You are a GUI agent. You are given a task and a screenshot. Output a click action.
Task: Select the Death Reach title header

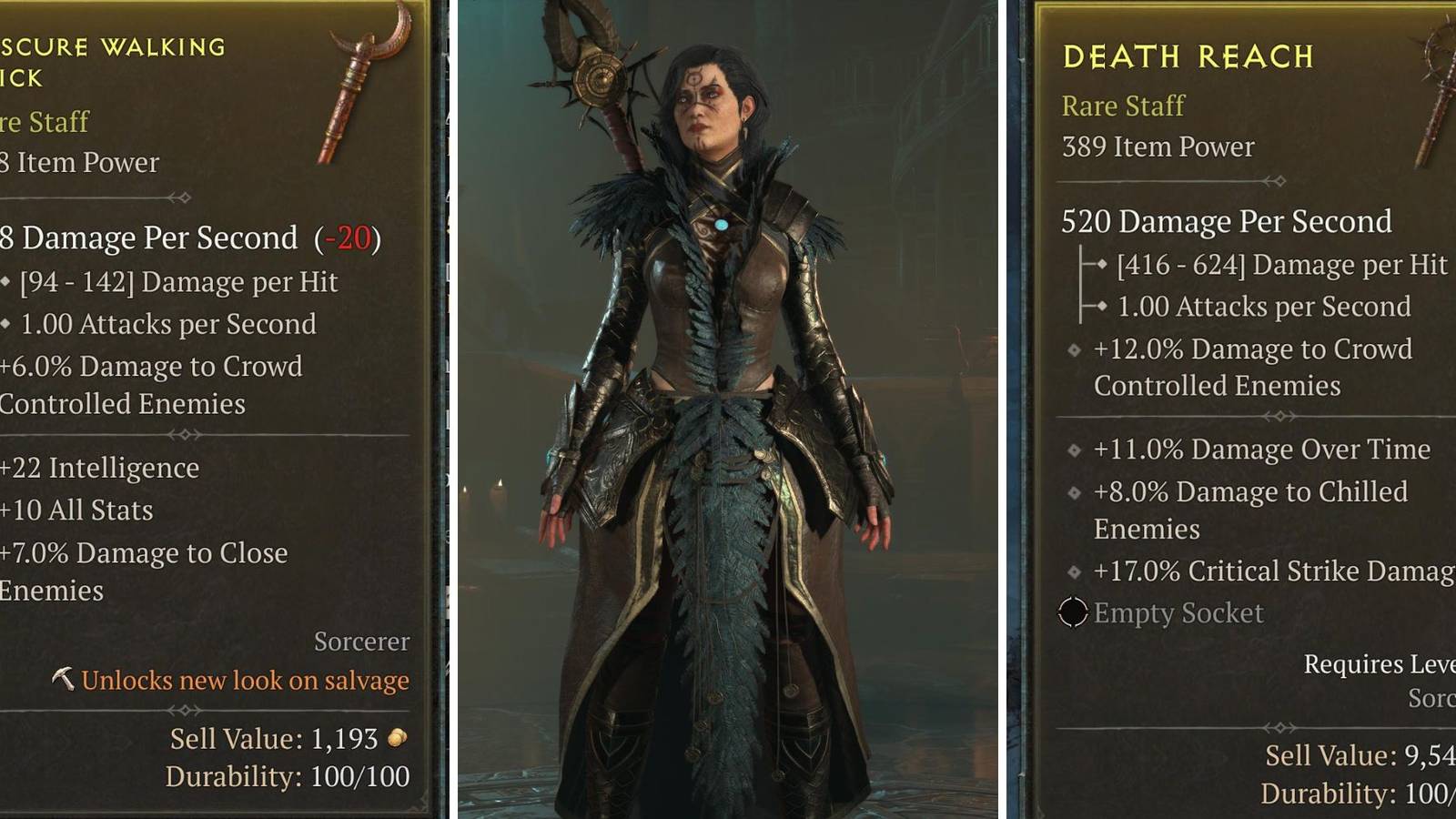point(1188,57)
